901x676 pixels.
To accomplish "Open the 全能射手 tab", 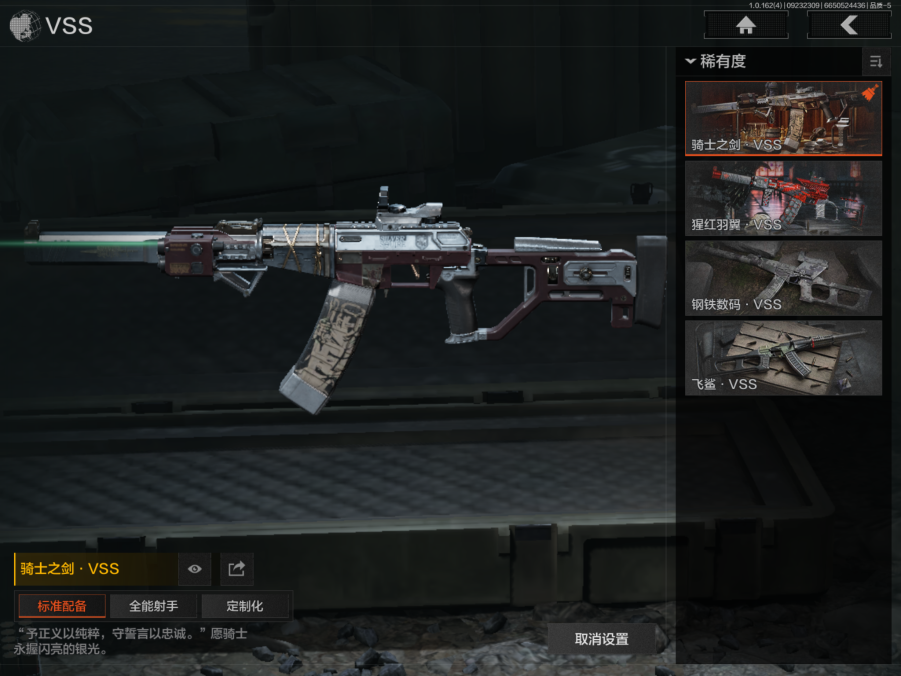I will click(154, 606).
